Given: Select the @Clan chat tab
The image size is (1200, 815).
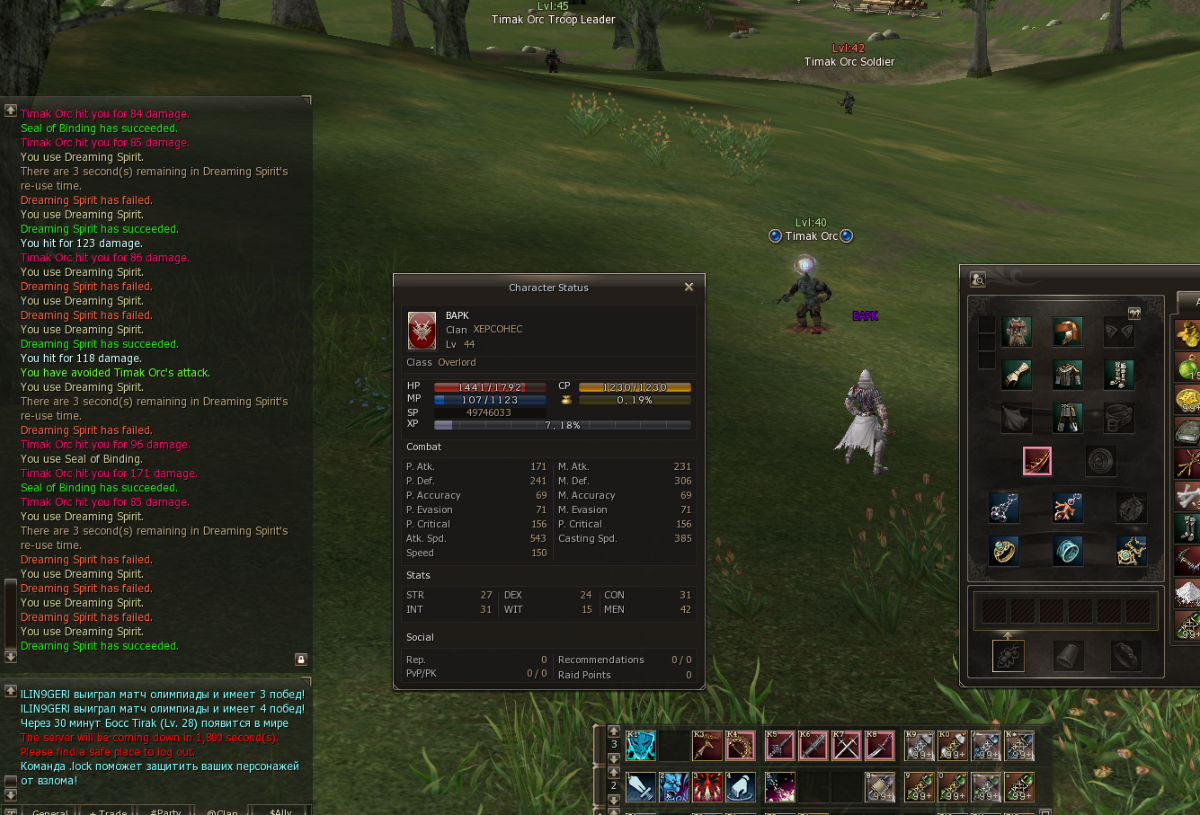Looking at the screenshot, I should pyautogui.click(x=223, y=810).
